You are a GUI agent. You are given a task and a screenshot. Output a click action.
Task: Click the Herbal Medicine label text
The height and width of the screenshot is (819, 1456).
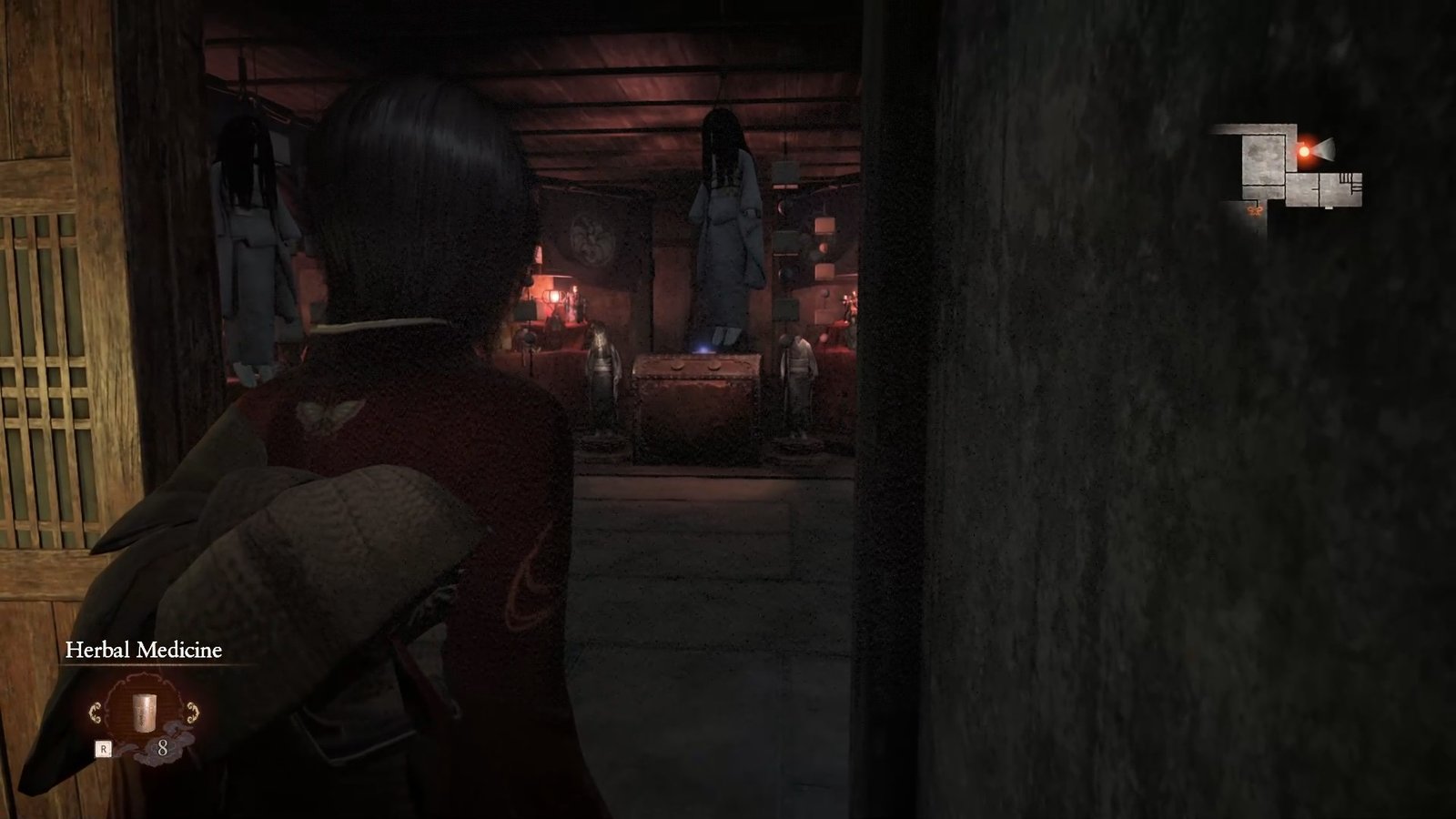(144, 649)
